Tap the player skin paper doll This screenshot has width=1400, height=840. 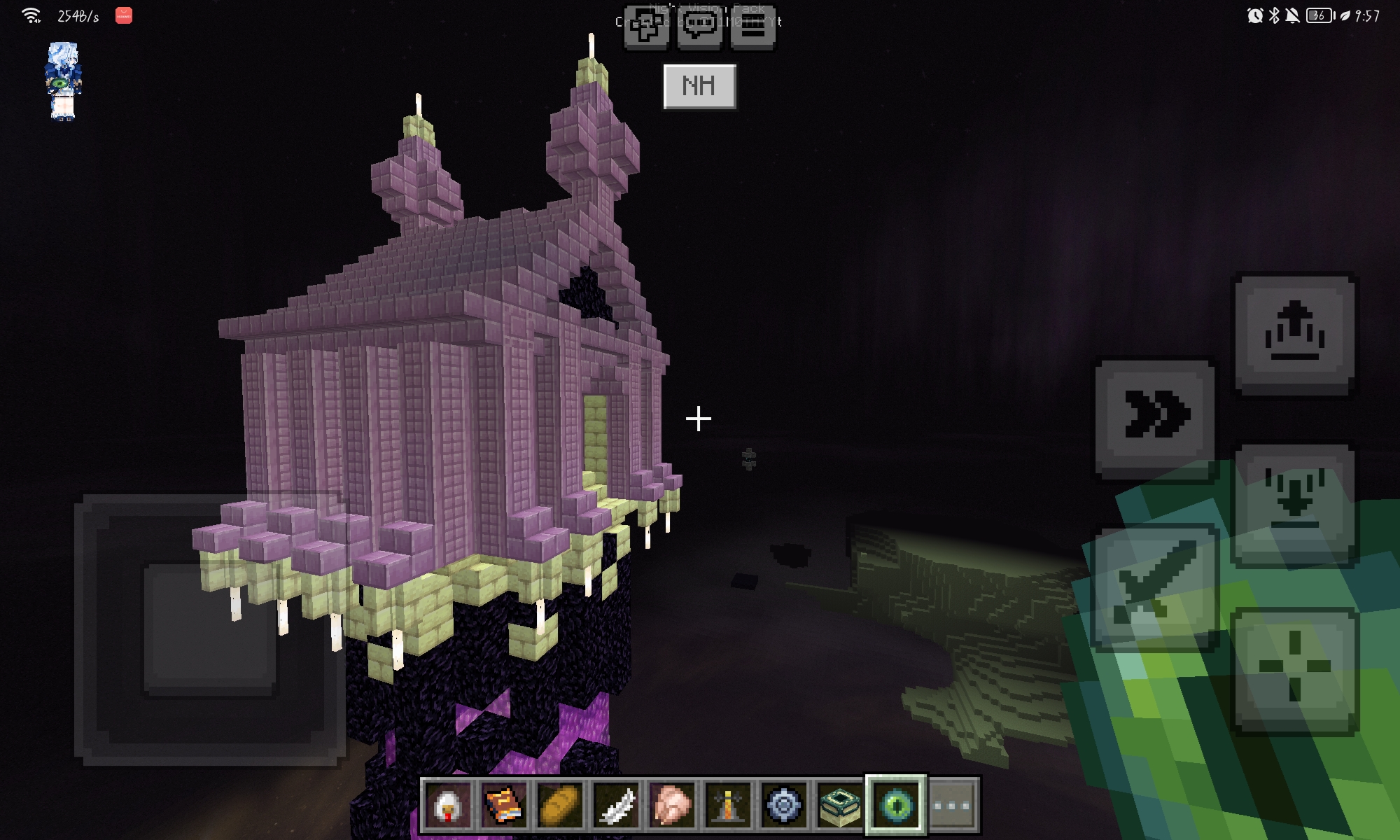pyautogui.click(x=63, y=80)
